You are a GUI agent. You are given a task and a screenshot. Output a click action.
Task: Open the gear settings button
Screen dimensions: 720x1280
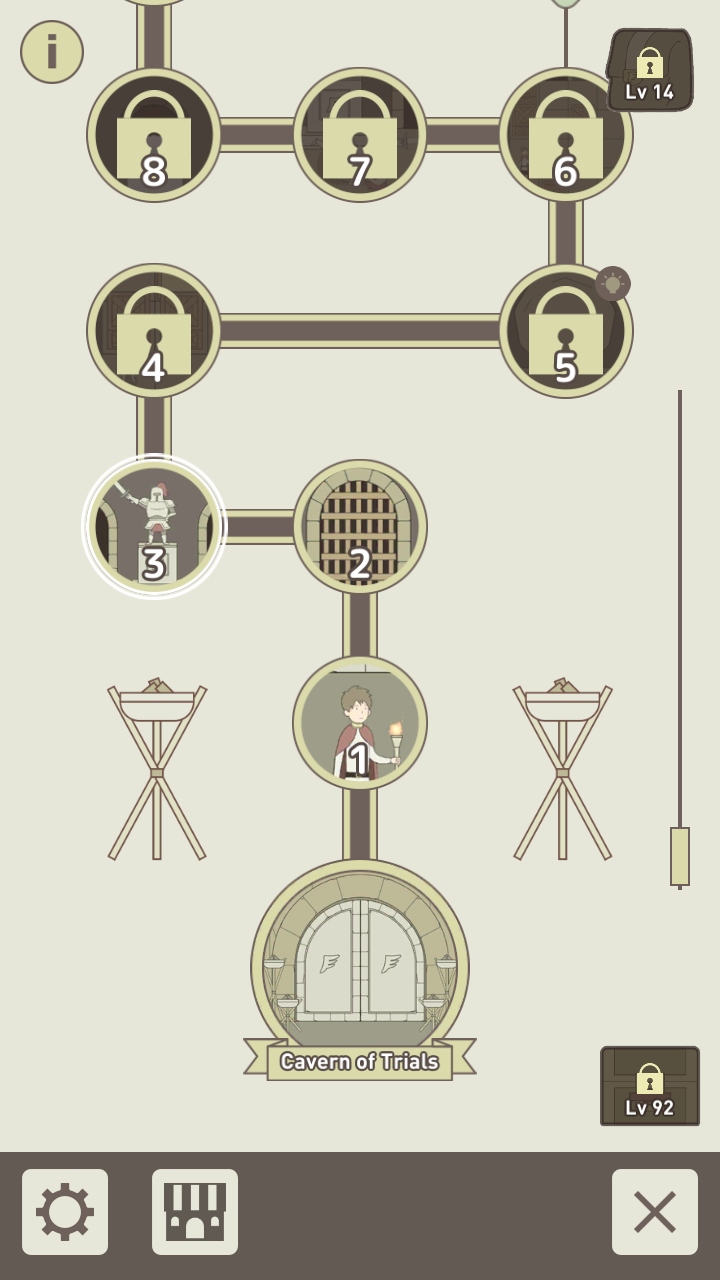[65, 1212]
